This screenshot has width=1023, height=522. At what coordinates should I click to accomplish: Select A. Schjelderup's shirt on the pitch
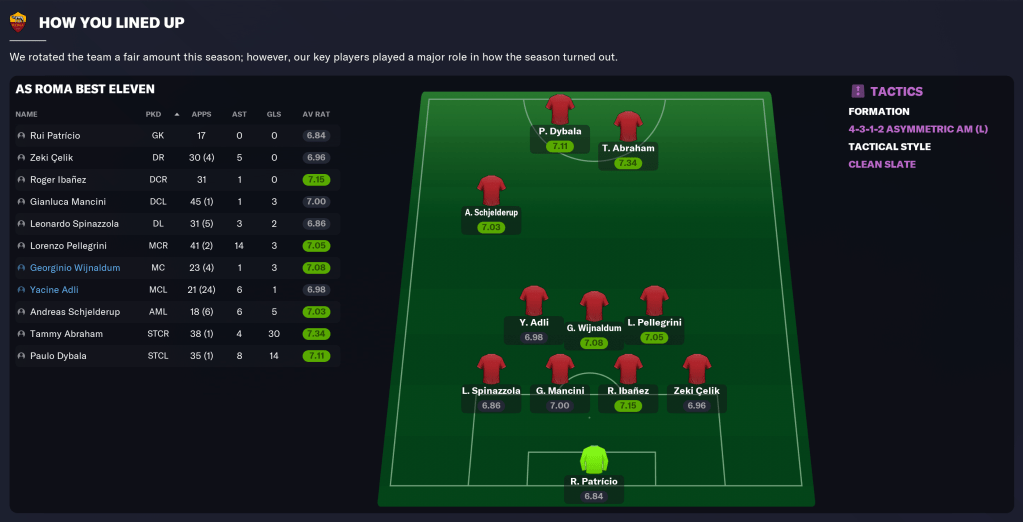pos(491,190)
